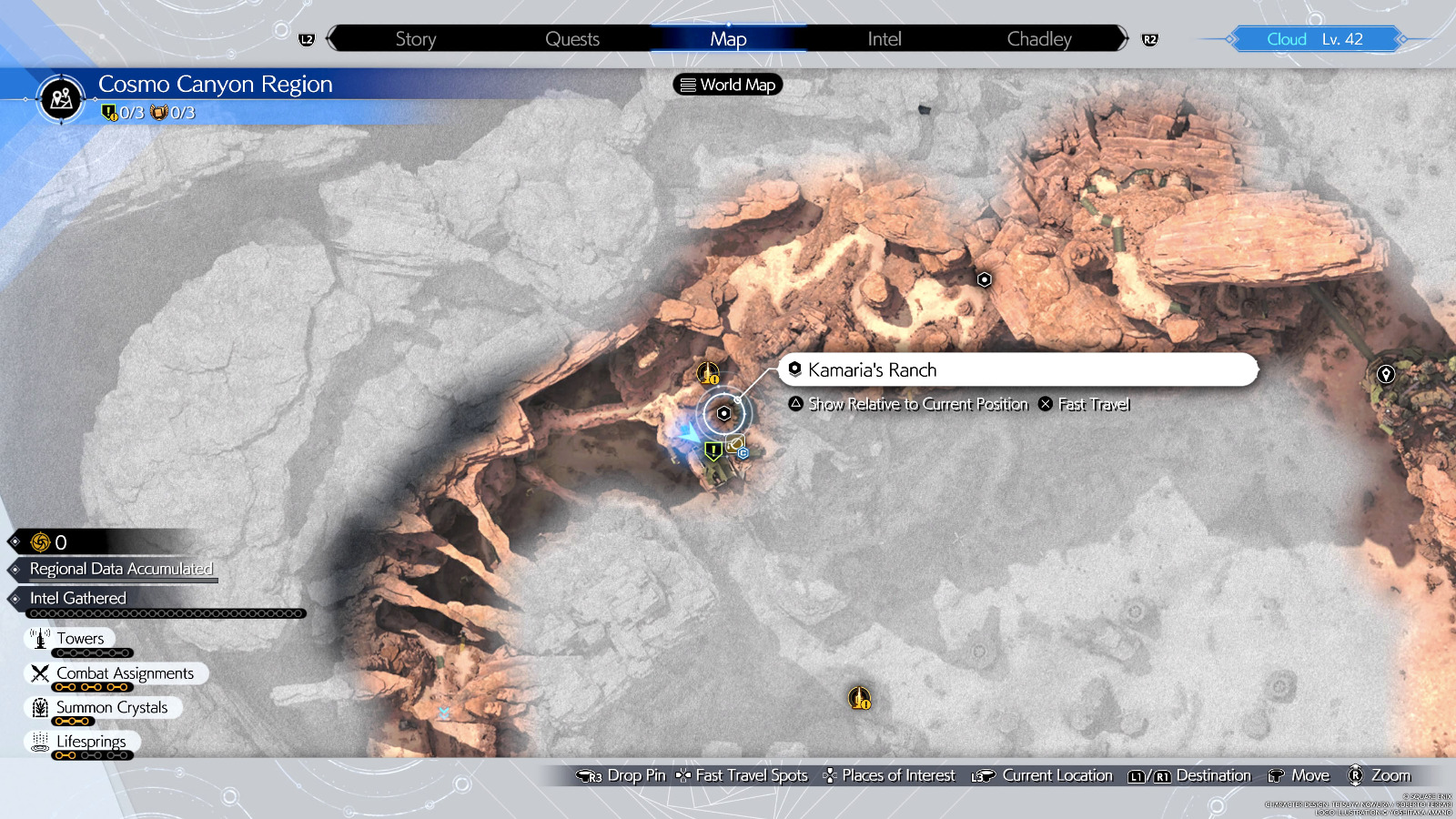Select the tower marker above Kamaria's Ranch
This screenshot has width=1456, height=819.
tap(708, 373)
